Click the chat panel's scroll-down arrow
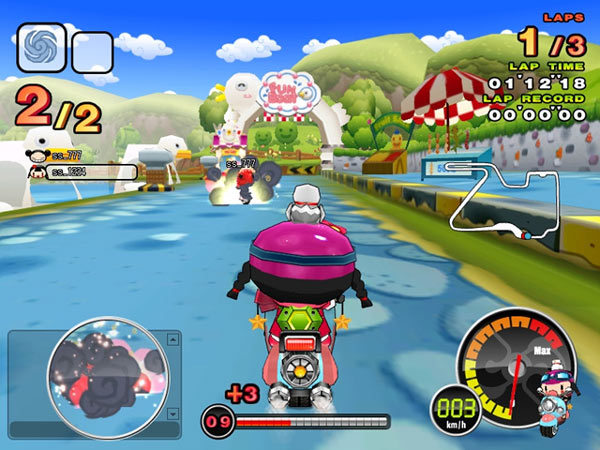The image size is (600, 450). [x=174, y=412]
